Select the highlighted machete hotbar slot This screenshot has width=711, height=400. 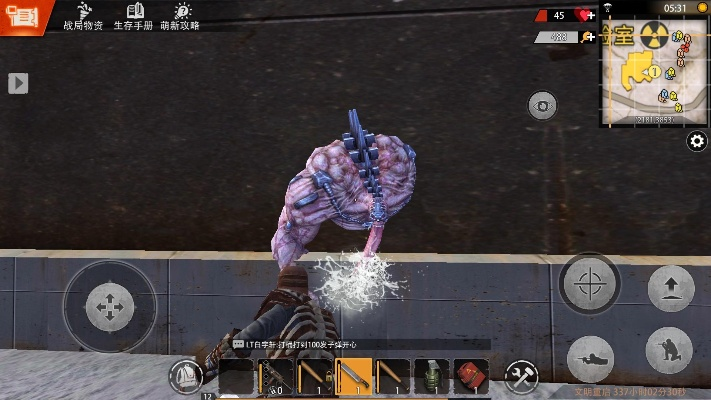click(353, 376)
